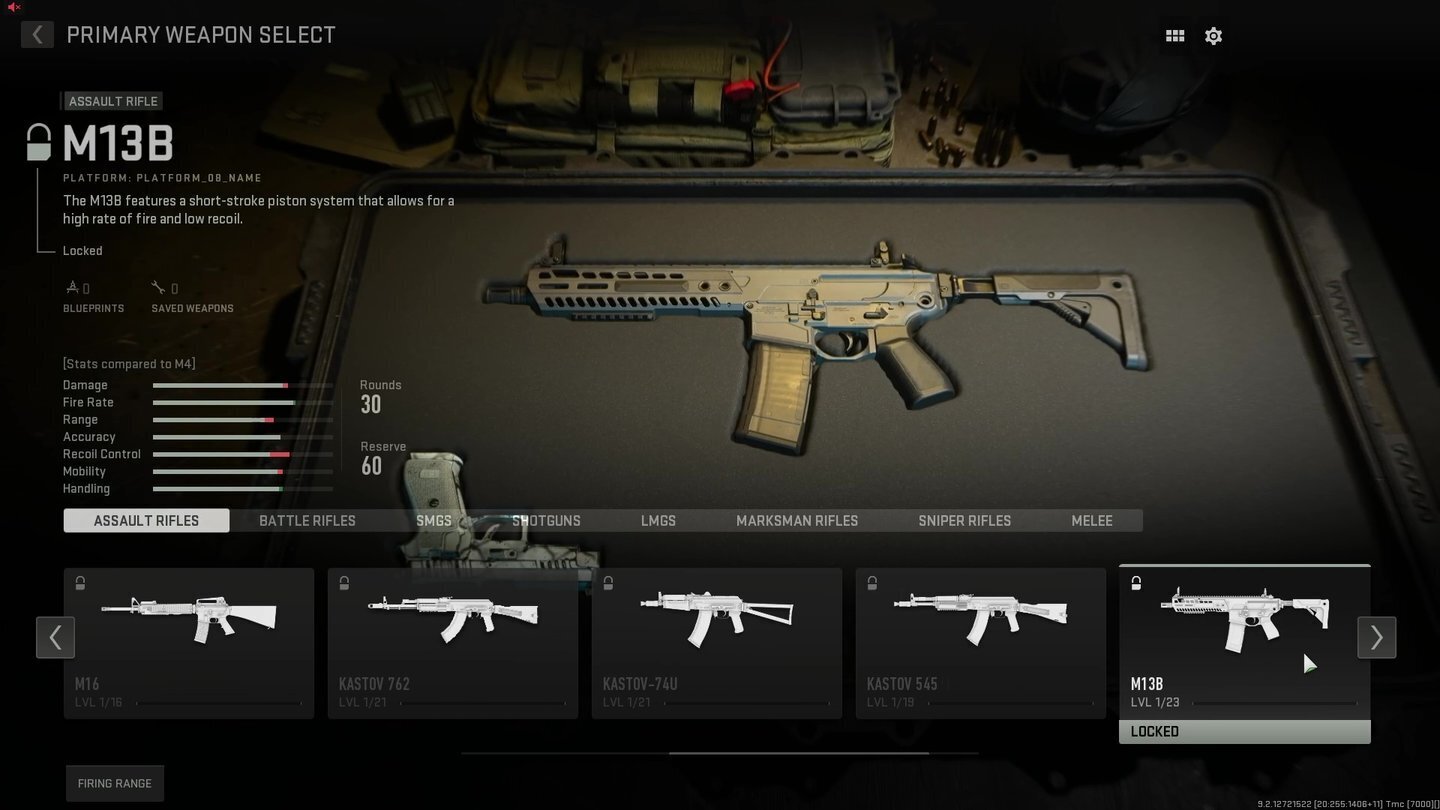Click the LOCKED banner under the M13B
Screen dimensions: 1440x810
[x=1244, y=731]
